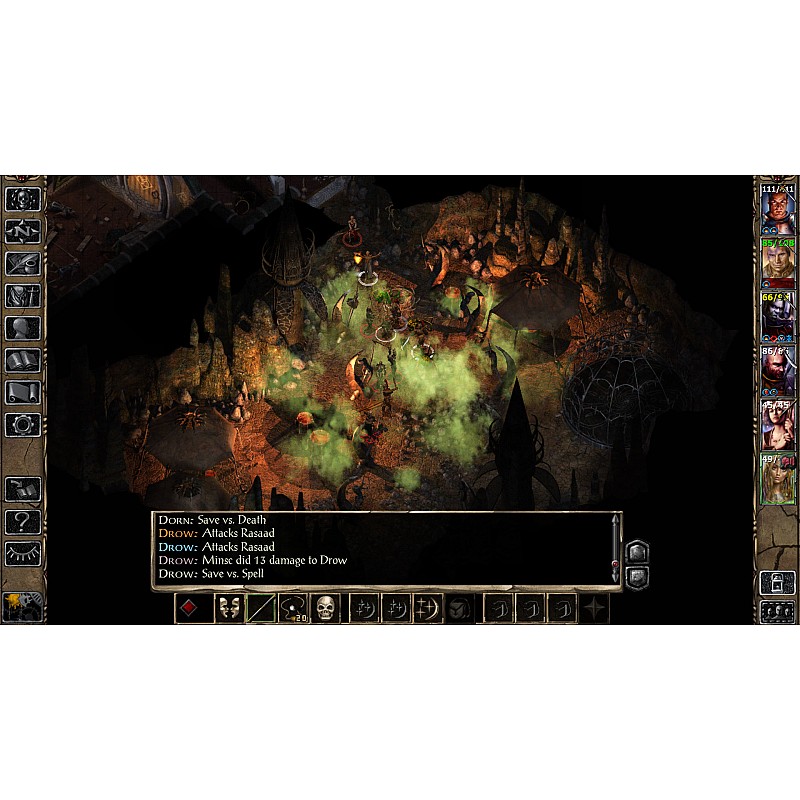Image resolution: width=800 pixels, height=800 pixels.
Task: Open the inventory armor and sword button
Action: tap(22, 295)
